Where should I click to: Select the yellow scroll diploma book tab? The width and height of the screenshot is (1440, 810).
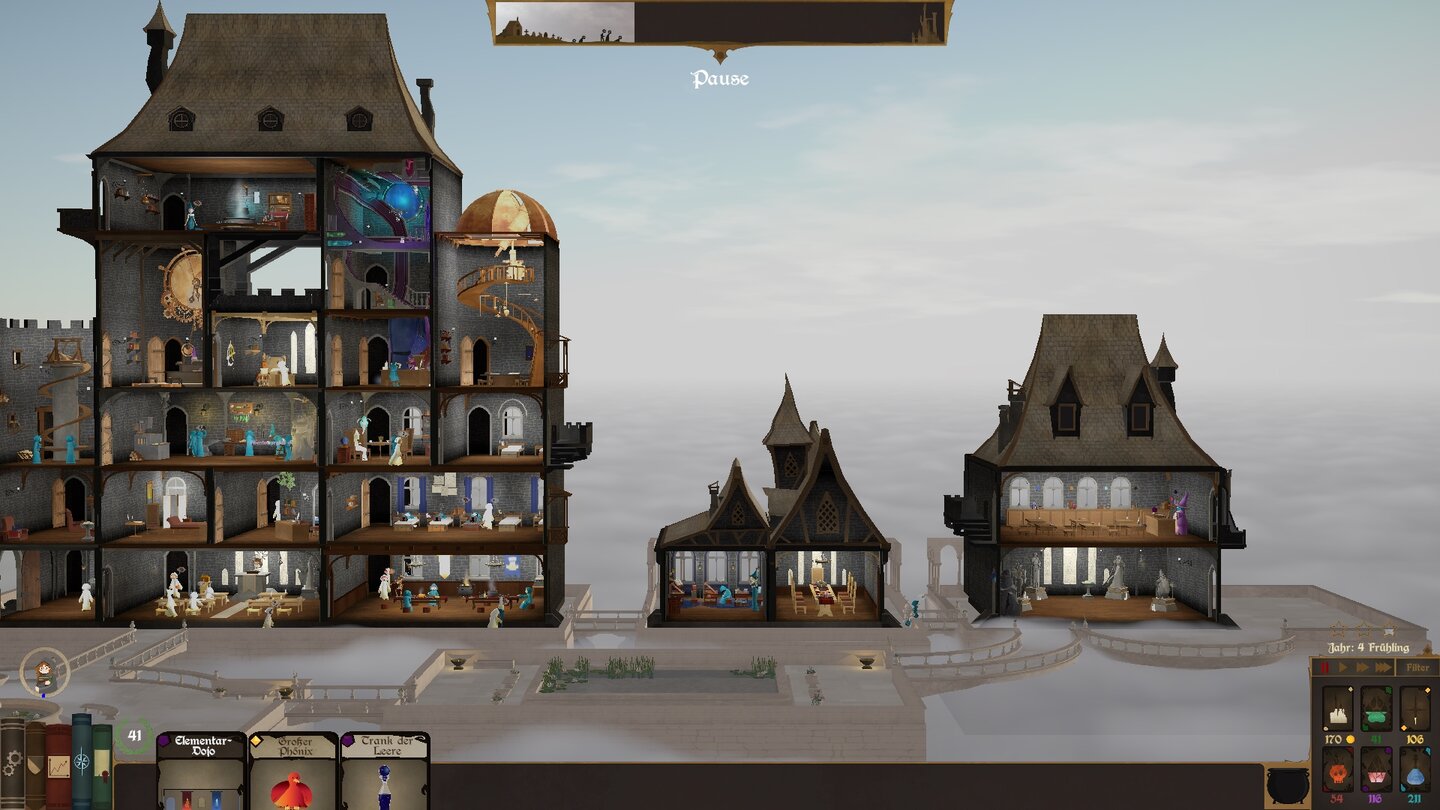click(x=101, y=764)
